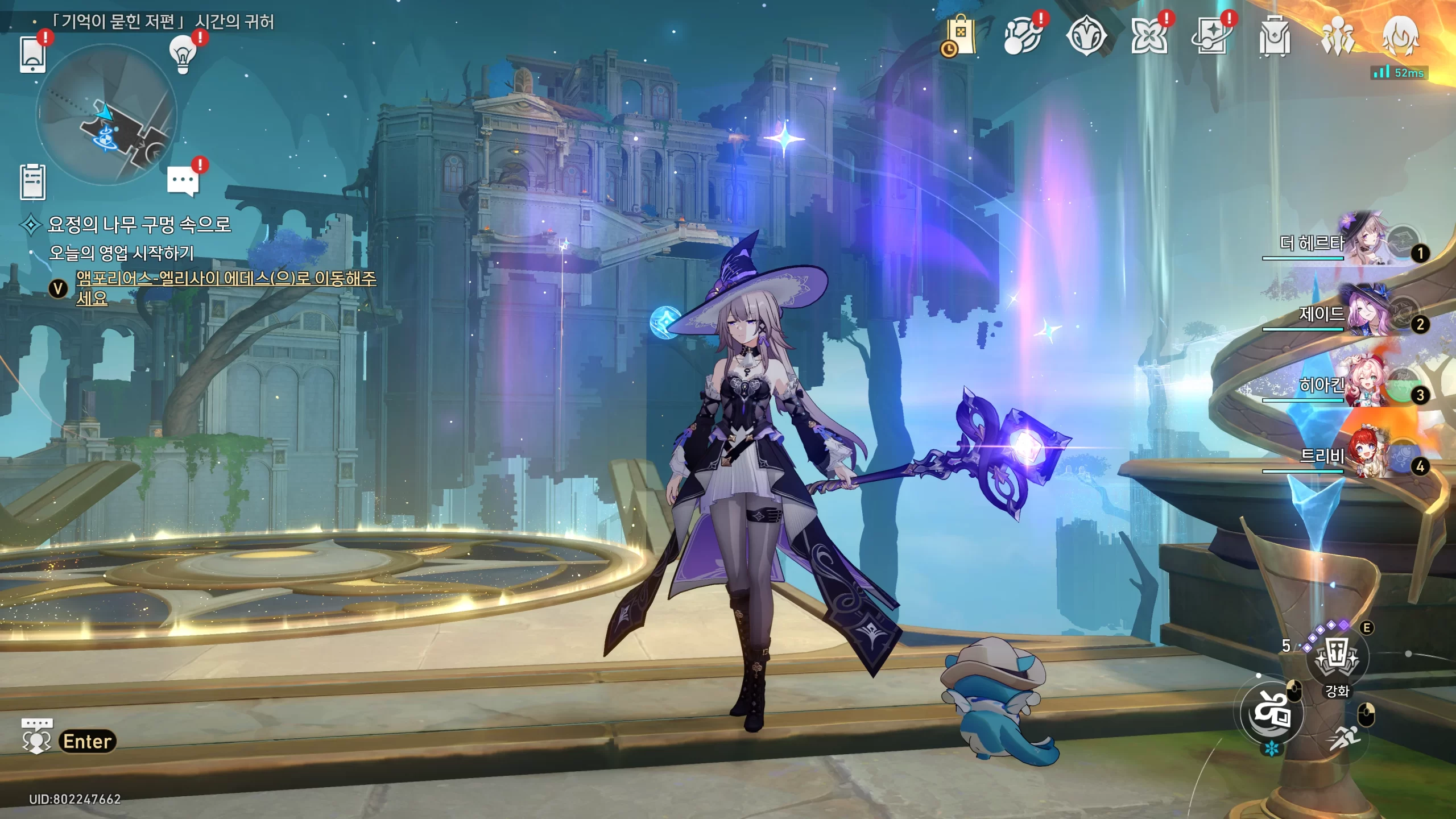Select the tracked quest 요정의 나무 구멍 속으로

(x=139, y=224)
